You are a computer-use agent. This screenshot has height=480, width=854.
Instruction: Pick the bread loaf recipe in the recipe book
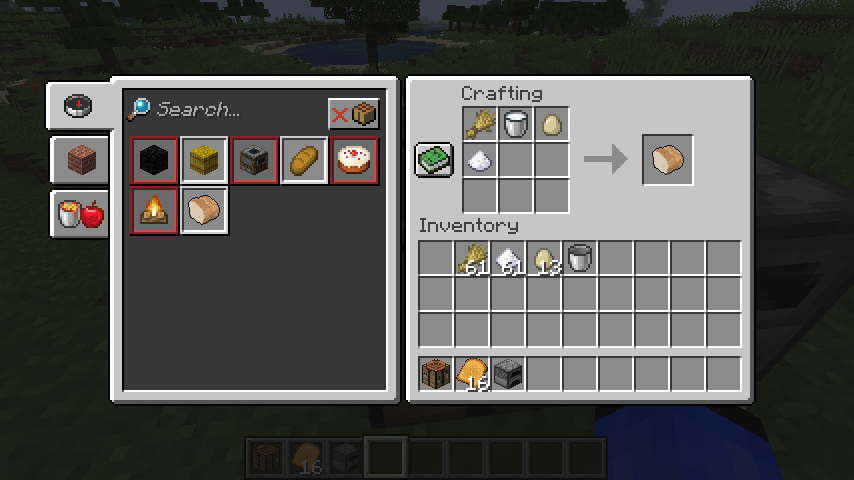304,161
